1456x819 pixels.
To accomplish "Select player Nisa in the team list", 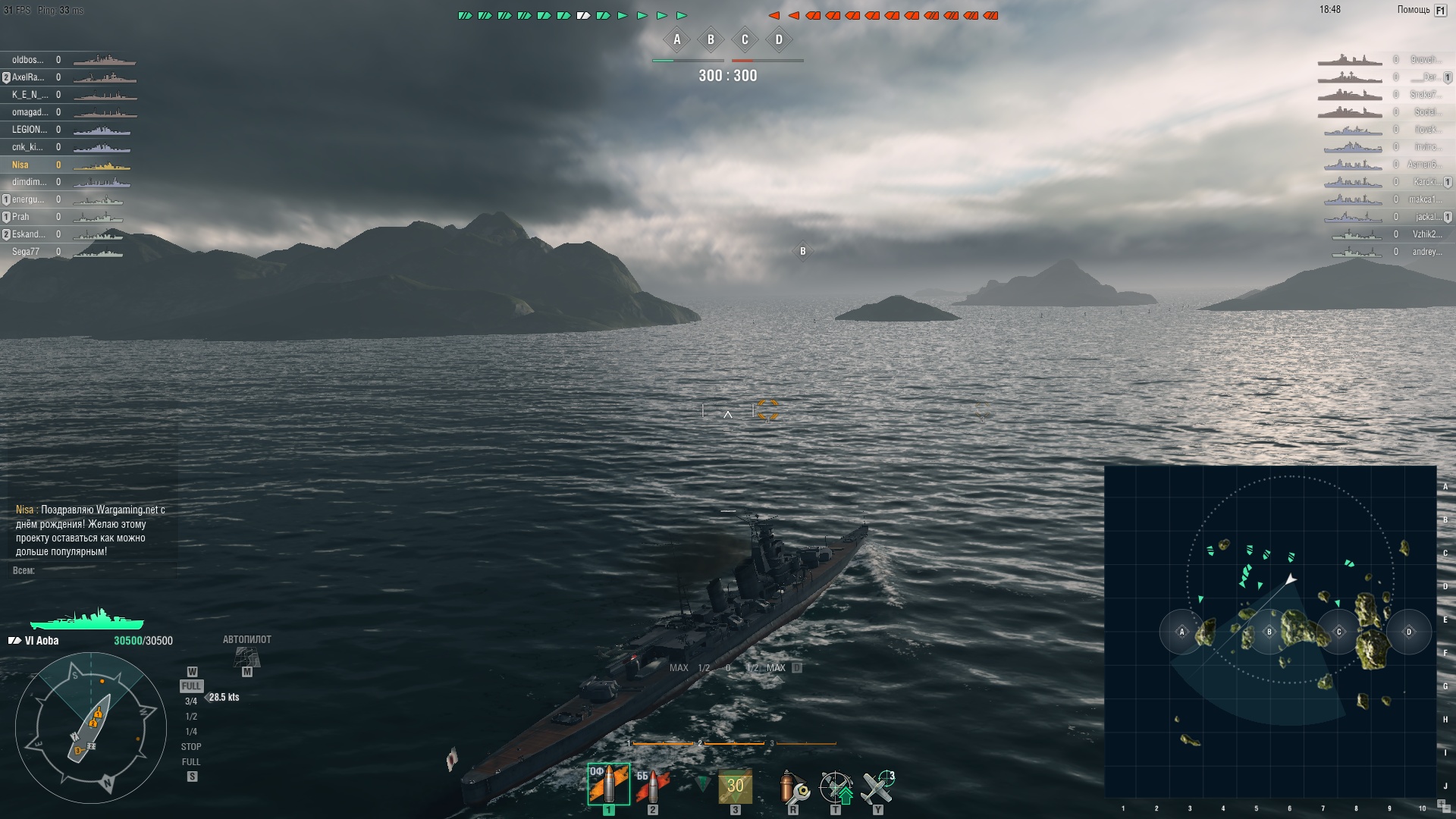I will 20,165.
